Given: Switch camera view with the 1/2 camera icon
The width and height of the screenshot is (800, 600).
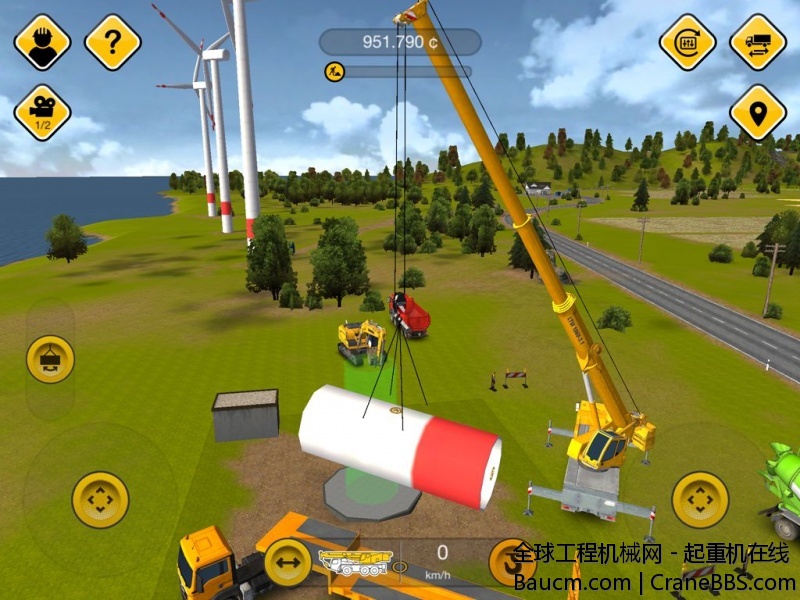Looking at the screenshot, I should [x=42, y=112].
